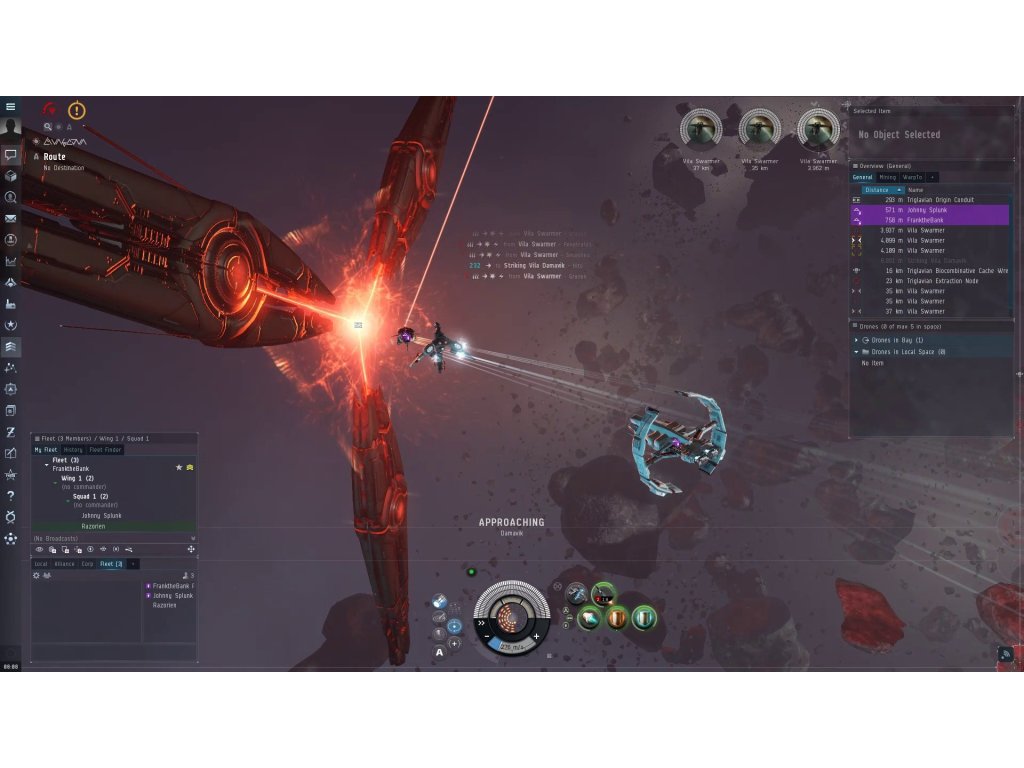Open the mail envelope icon
Viewport: 1024px width, 768px height.
coord(11,218)
